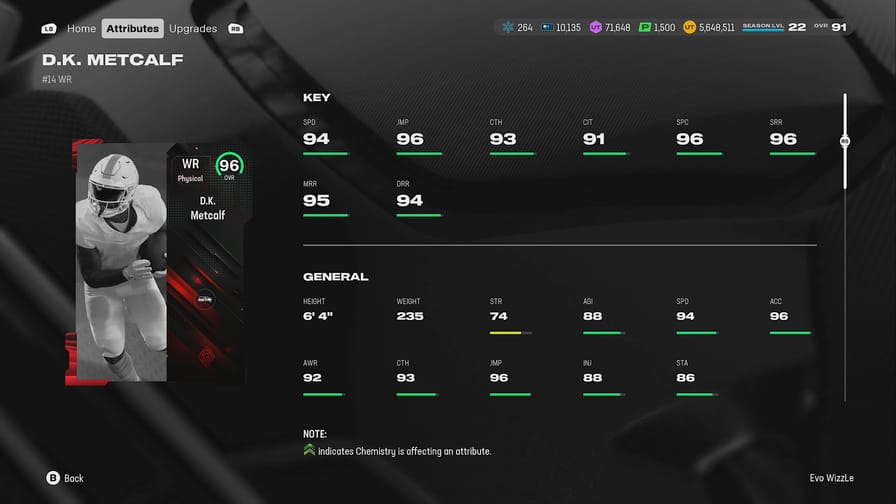Image resolution: width=896 pixels, height=504 pixels.
Task: Open the Upgrades tab
Action: tap(193, 28)
